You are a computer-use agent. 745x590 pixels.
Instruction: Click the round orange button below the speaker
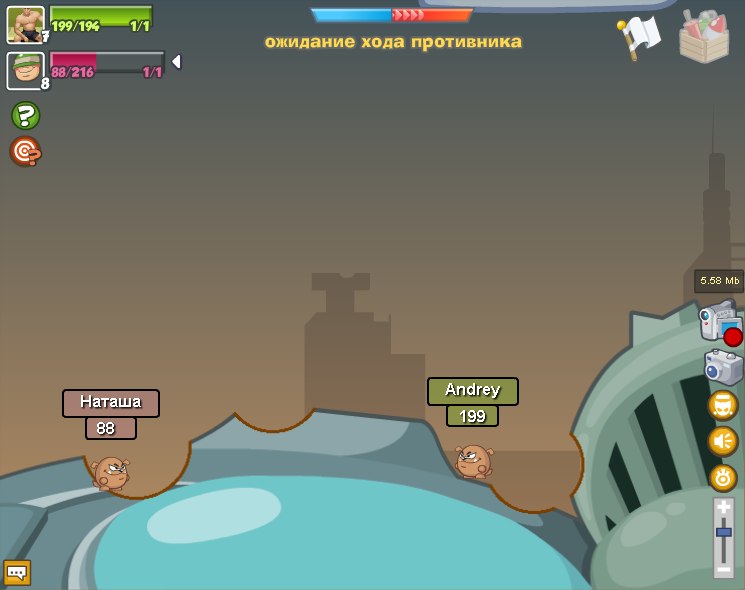723,477
